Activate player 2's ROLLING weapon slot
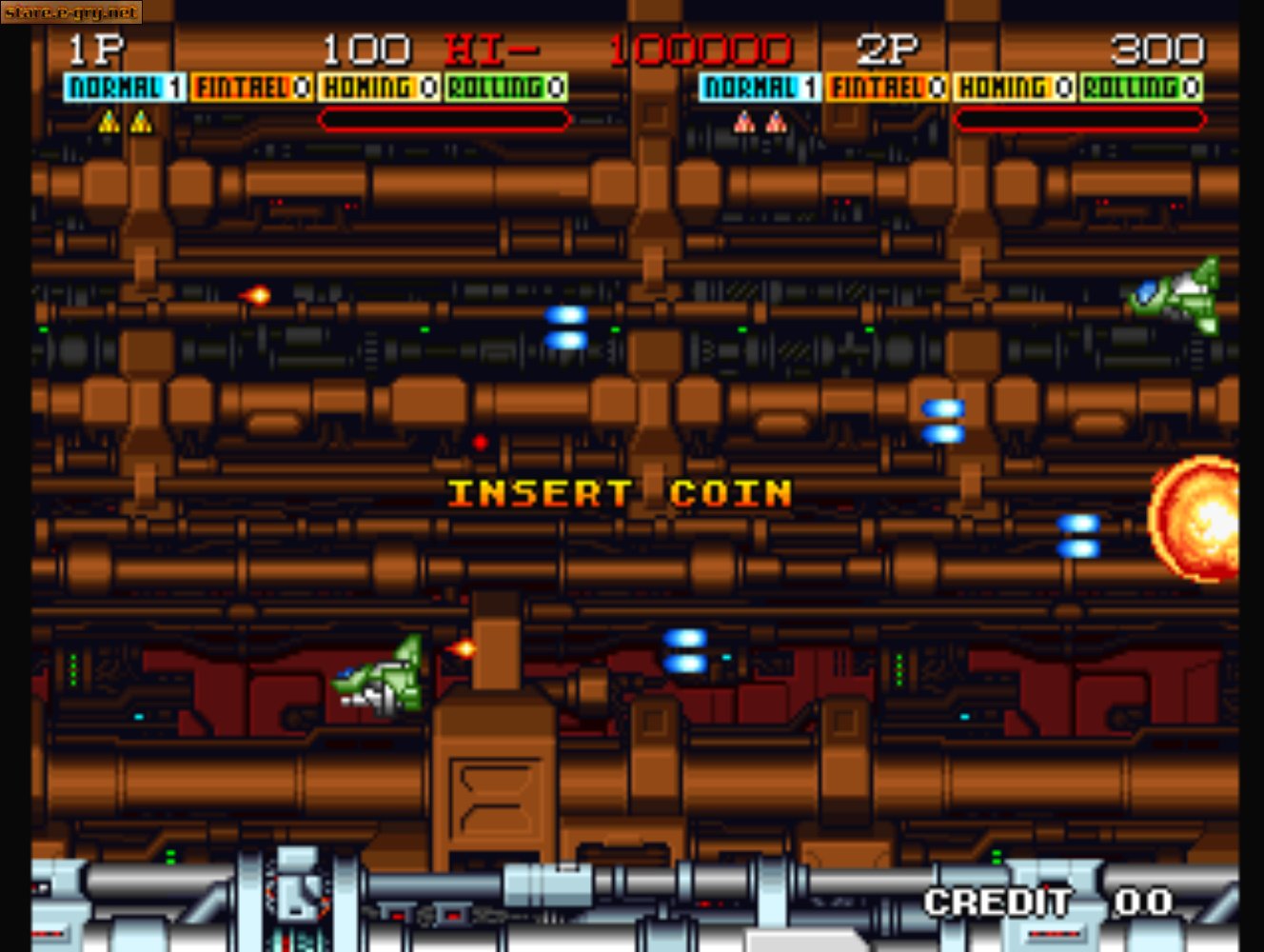The width and height of the screenshot is (1264, 952). (1141, 88)
